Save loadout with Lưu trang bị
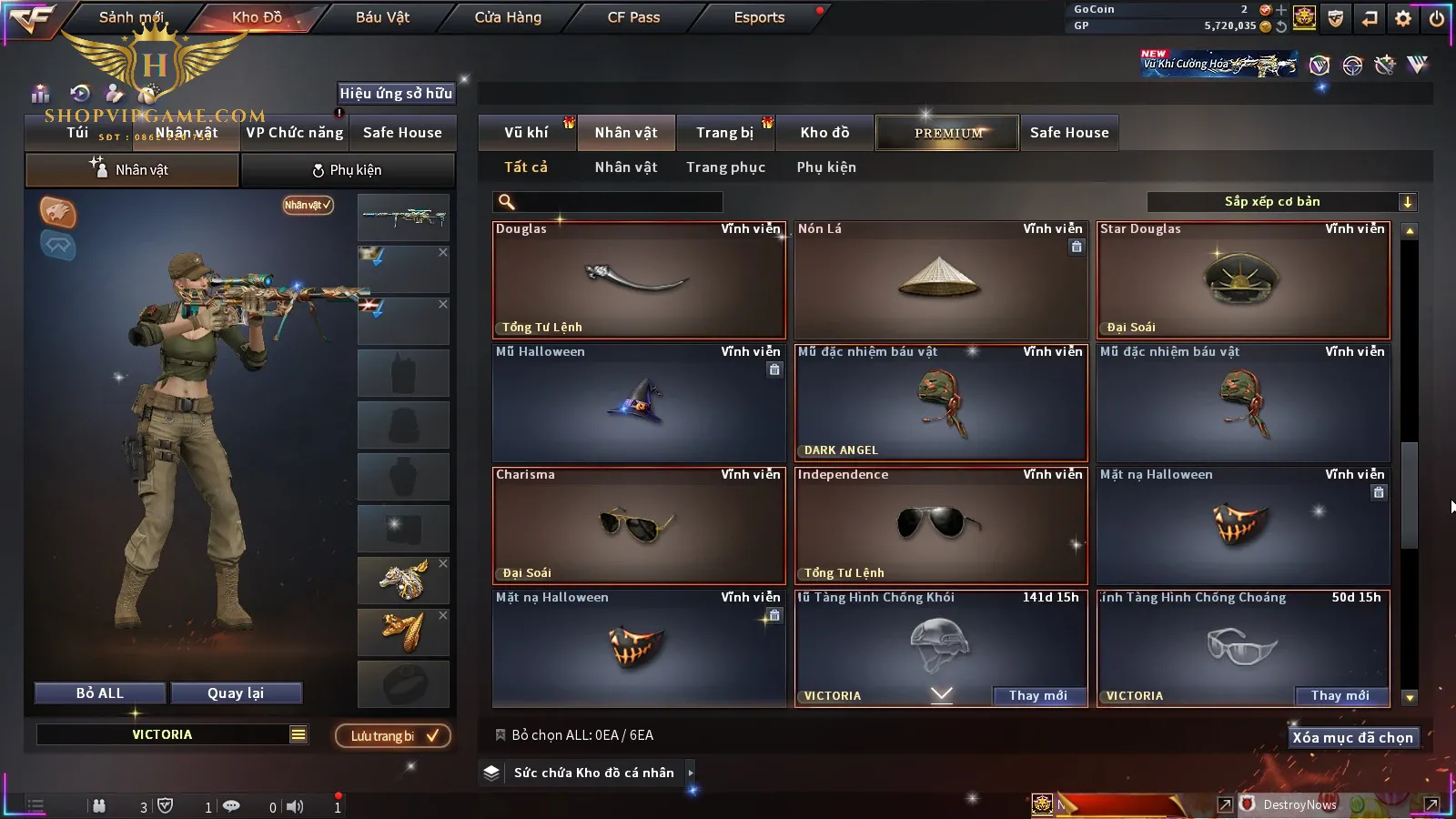Screen dimensions: 1456x819 pos(393,736)
